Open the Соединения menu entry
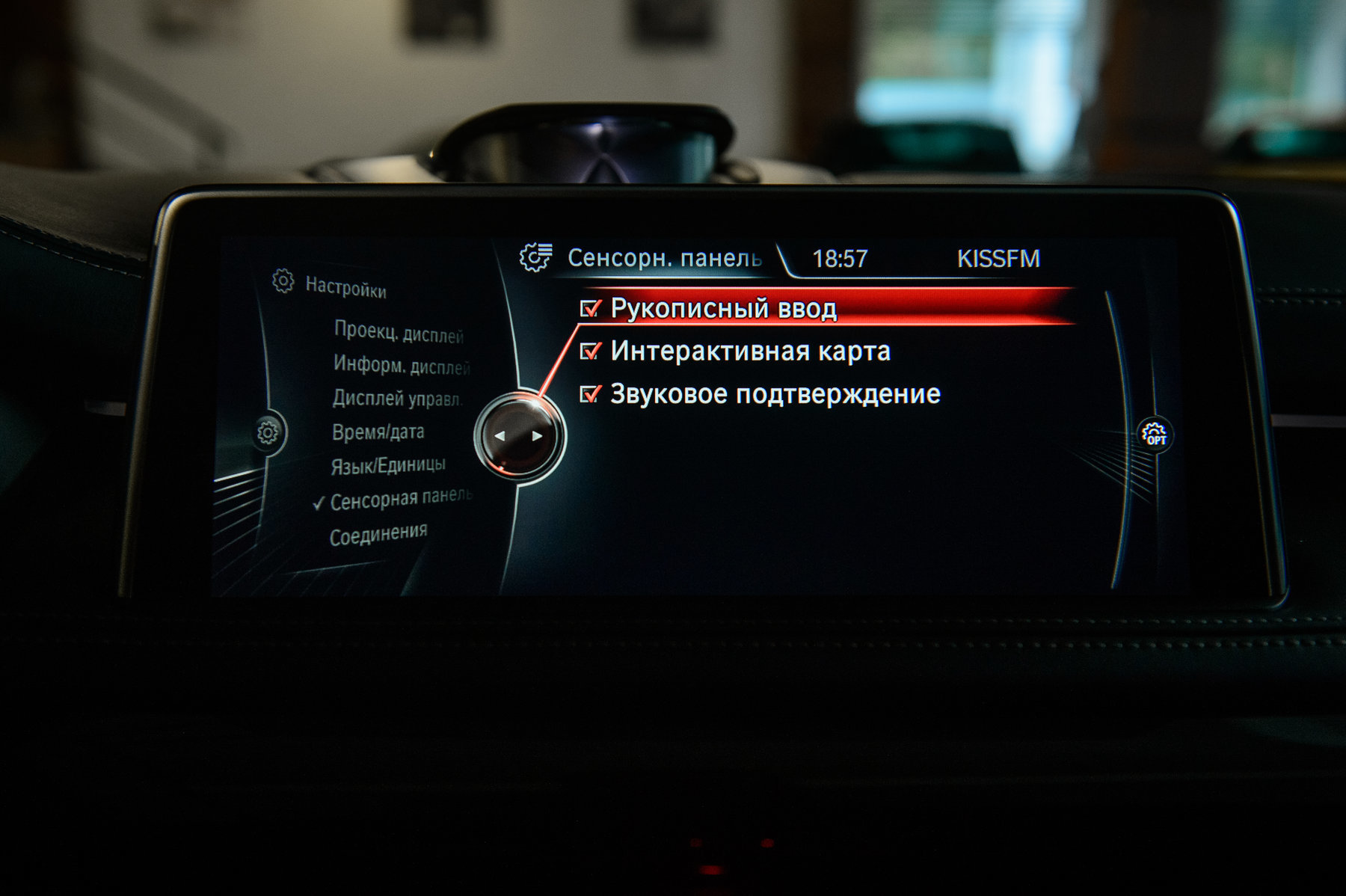The width and height of the screenshot is (1346, 896). [x=378, y=535]
